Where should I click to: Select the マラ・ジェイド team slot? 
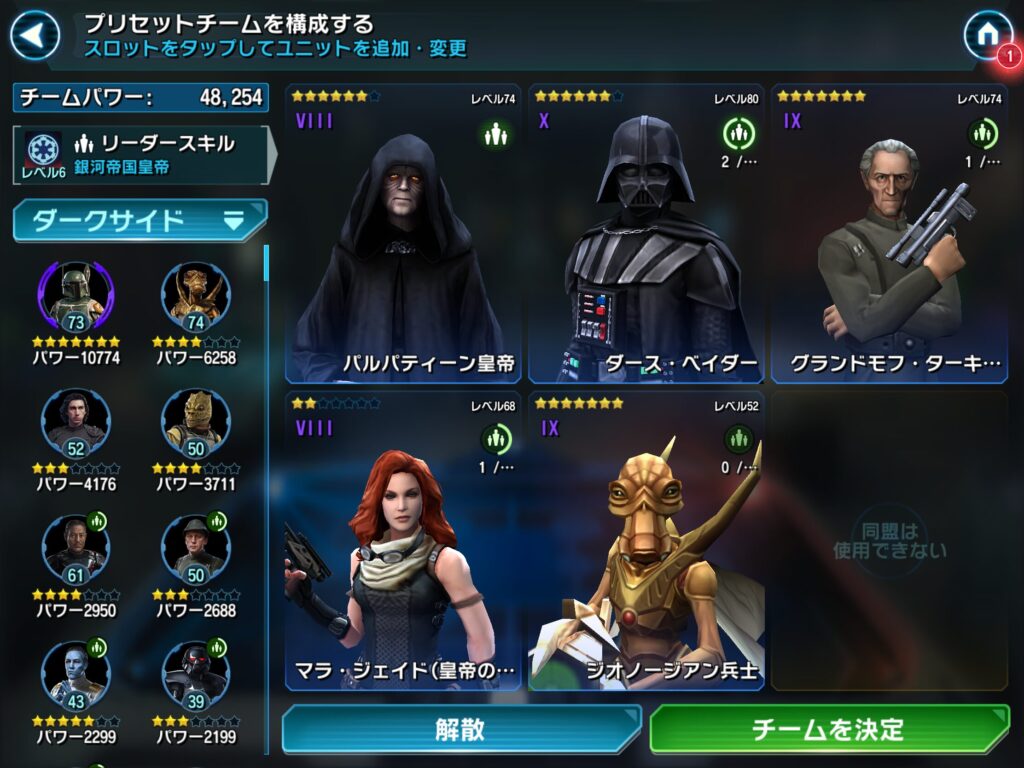click(404, 541)
